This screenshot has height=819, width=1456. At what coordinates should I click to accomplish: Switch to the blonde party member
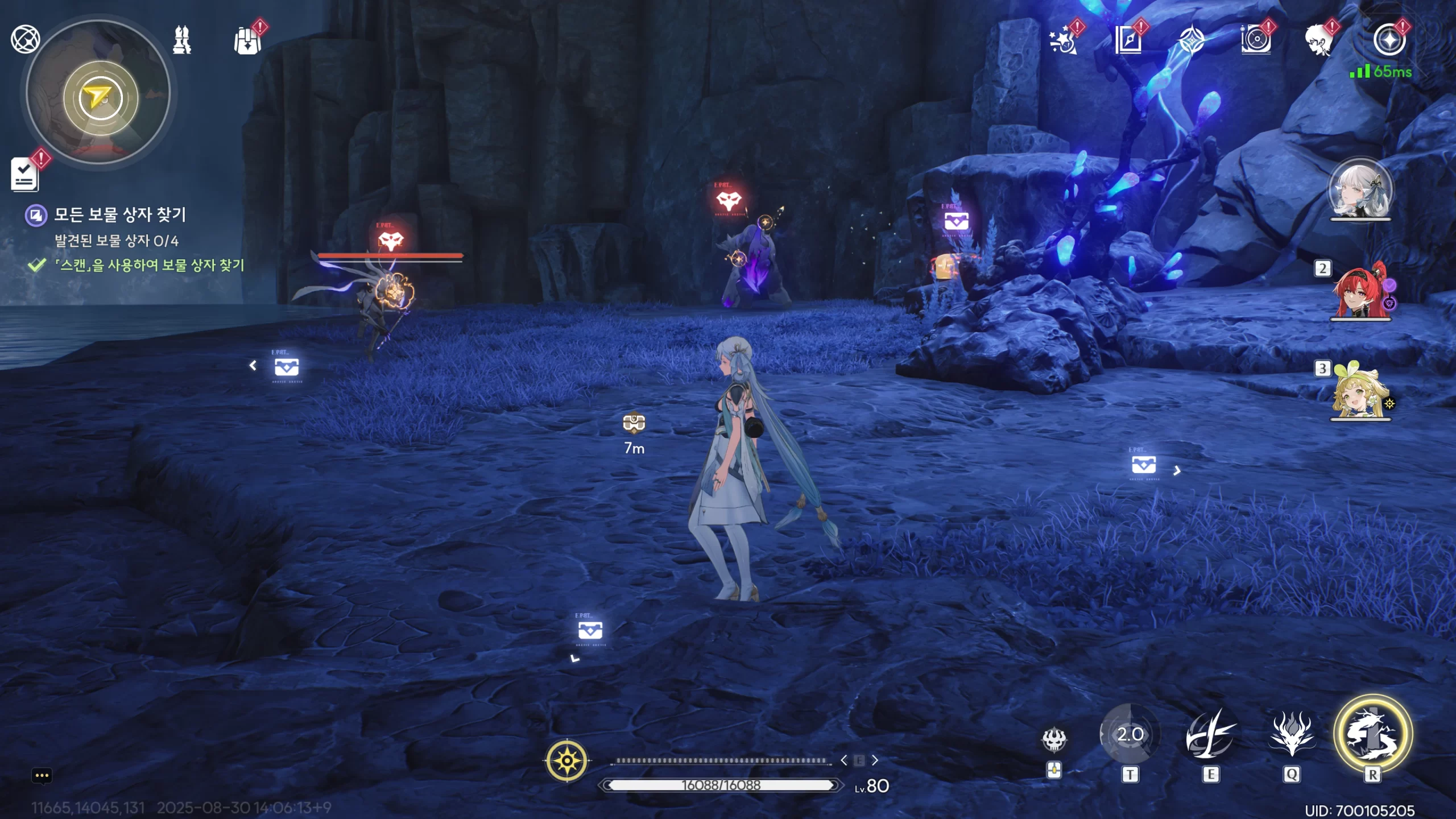tap(1360, 391)
